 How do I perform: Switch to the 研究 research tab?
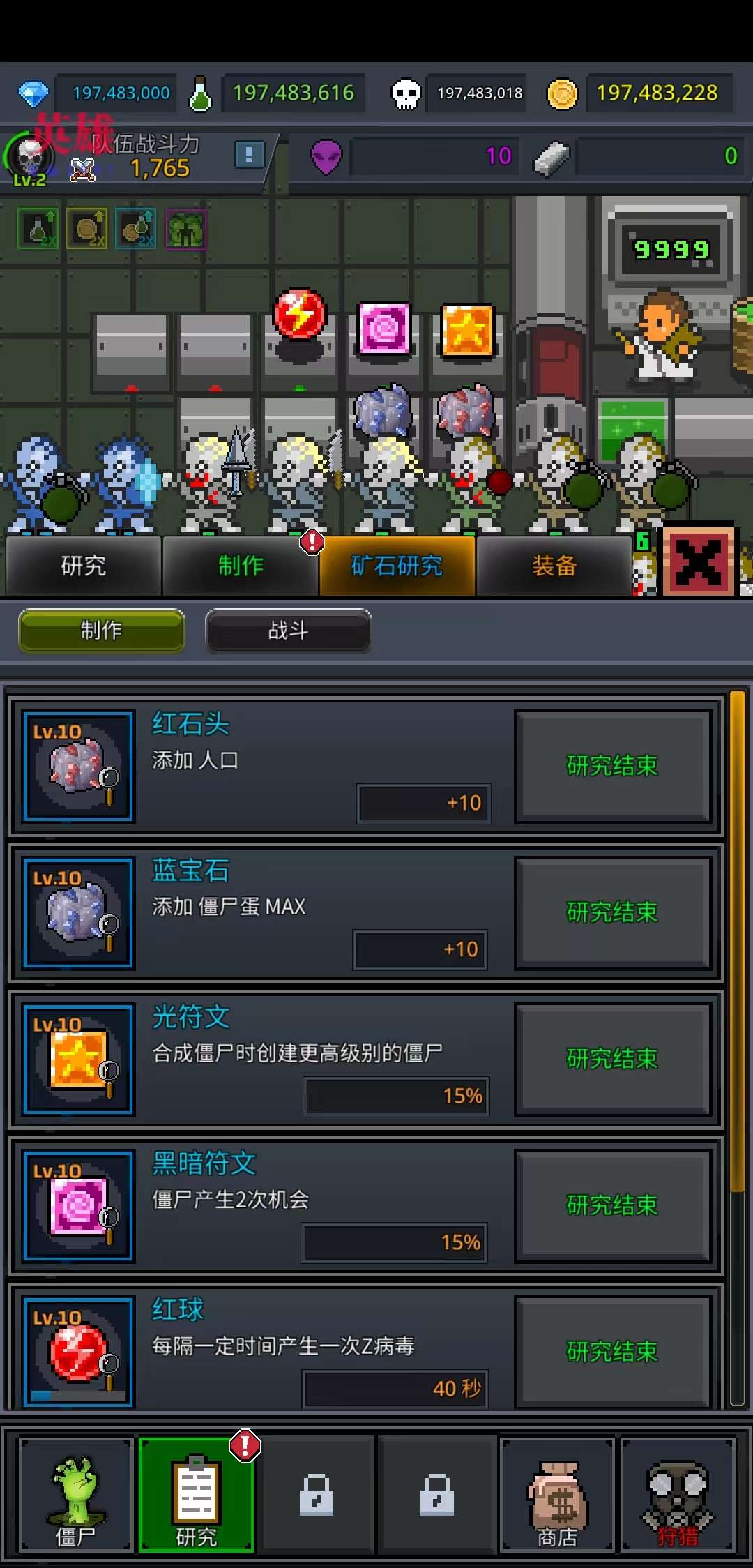84,566
